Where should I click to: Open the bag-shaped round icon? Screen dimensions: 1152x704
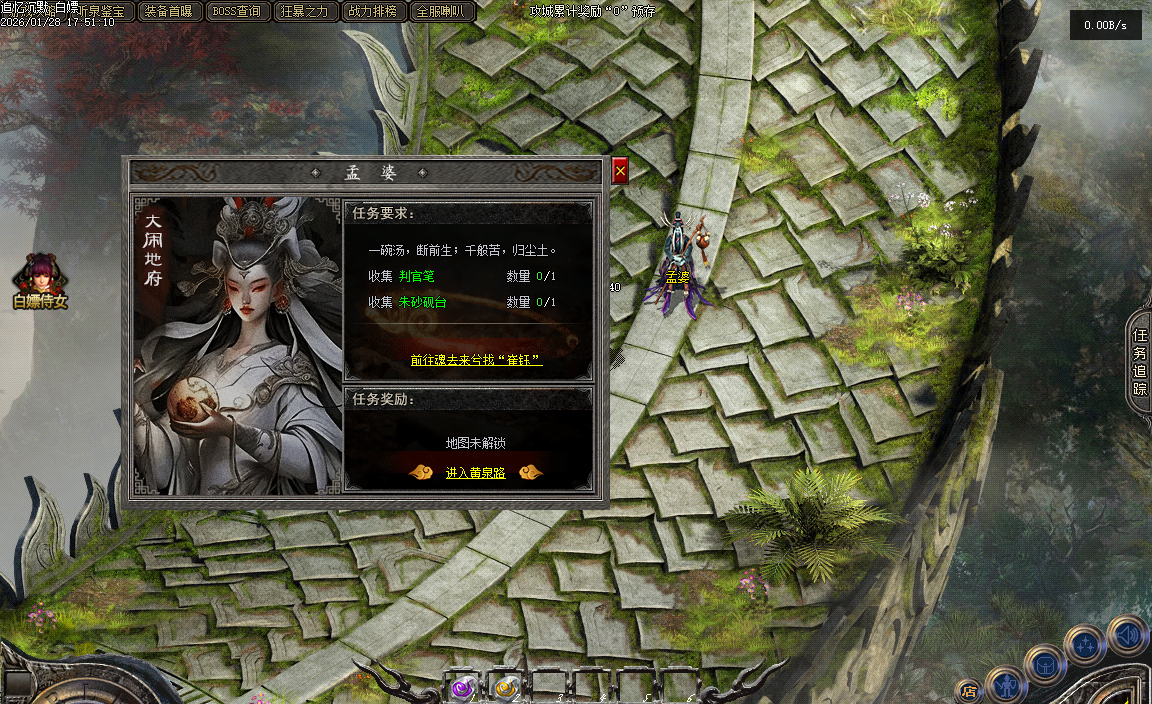click(1044, 663)
